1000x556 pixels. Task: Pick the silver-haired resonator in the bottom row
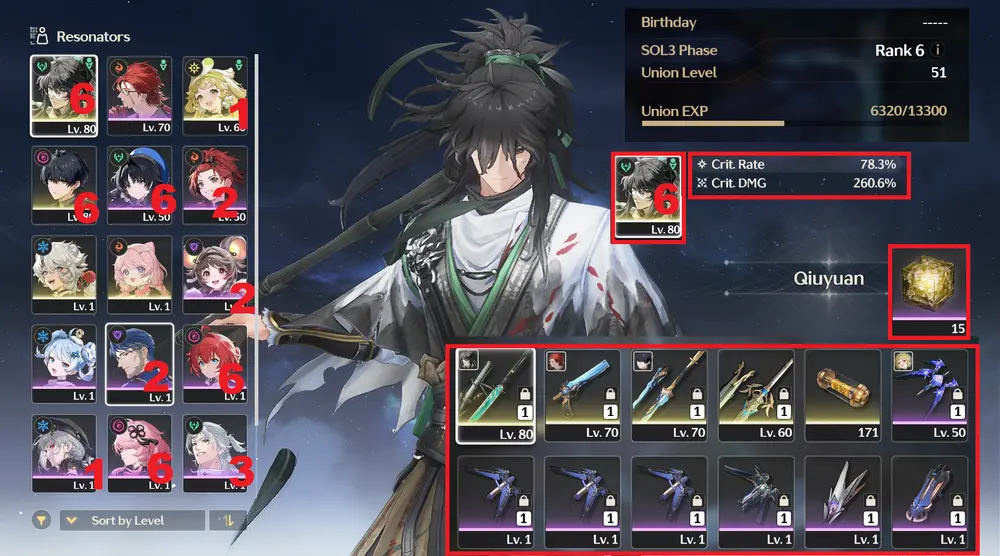coord(214,451)
